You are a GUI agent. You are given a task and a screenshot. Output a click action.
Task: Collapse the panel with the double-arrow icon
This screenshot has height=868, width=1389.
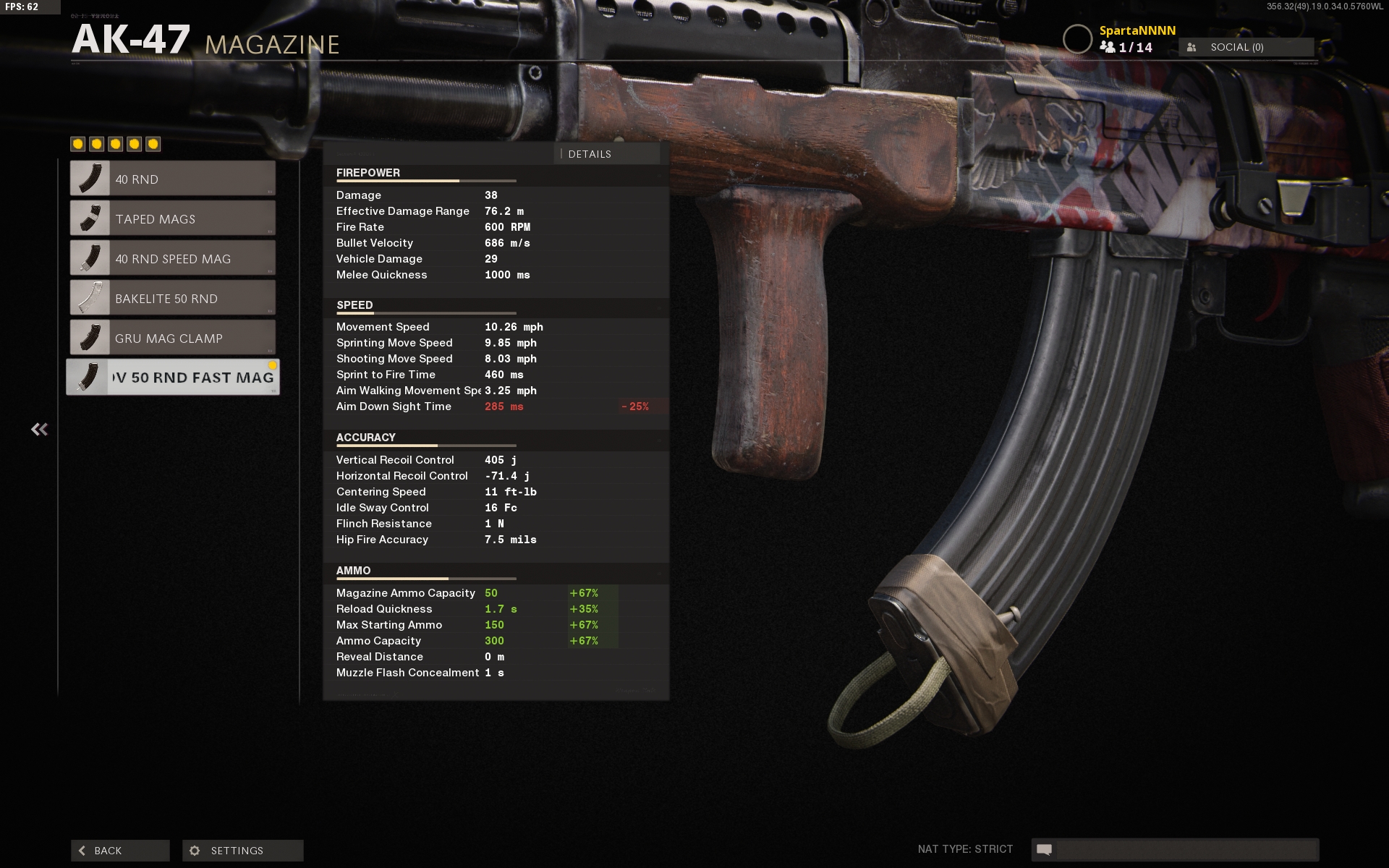tap(39, 430)
